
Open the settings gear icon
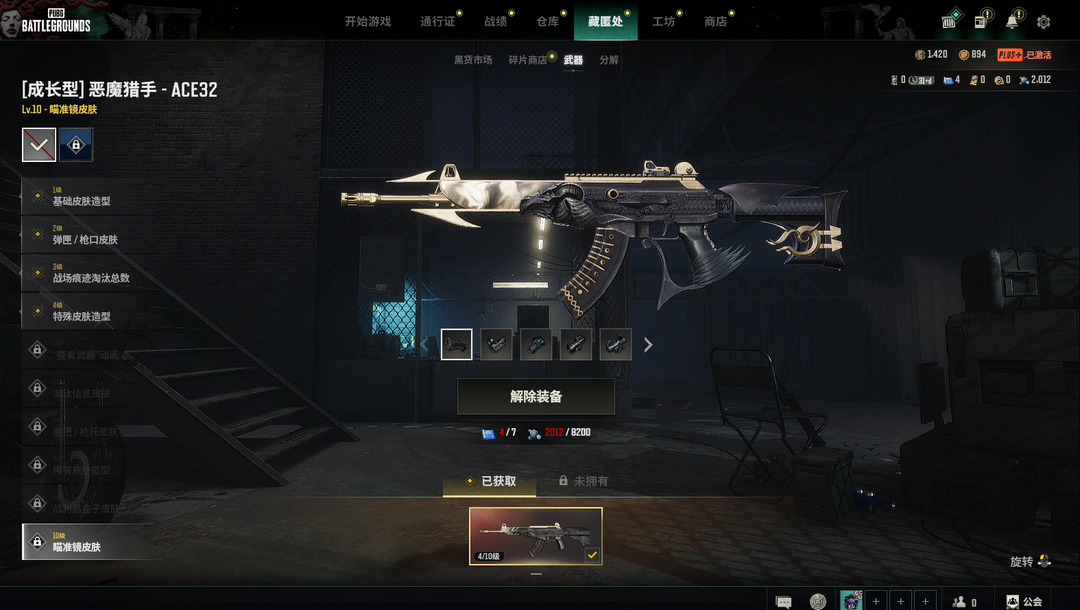pos(1043,22)
